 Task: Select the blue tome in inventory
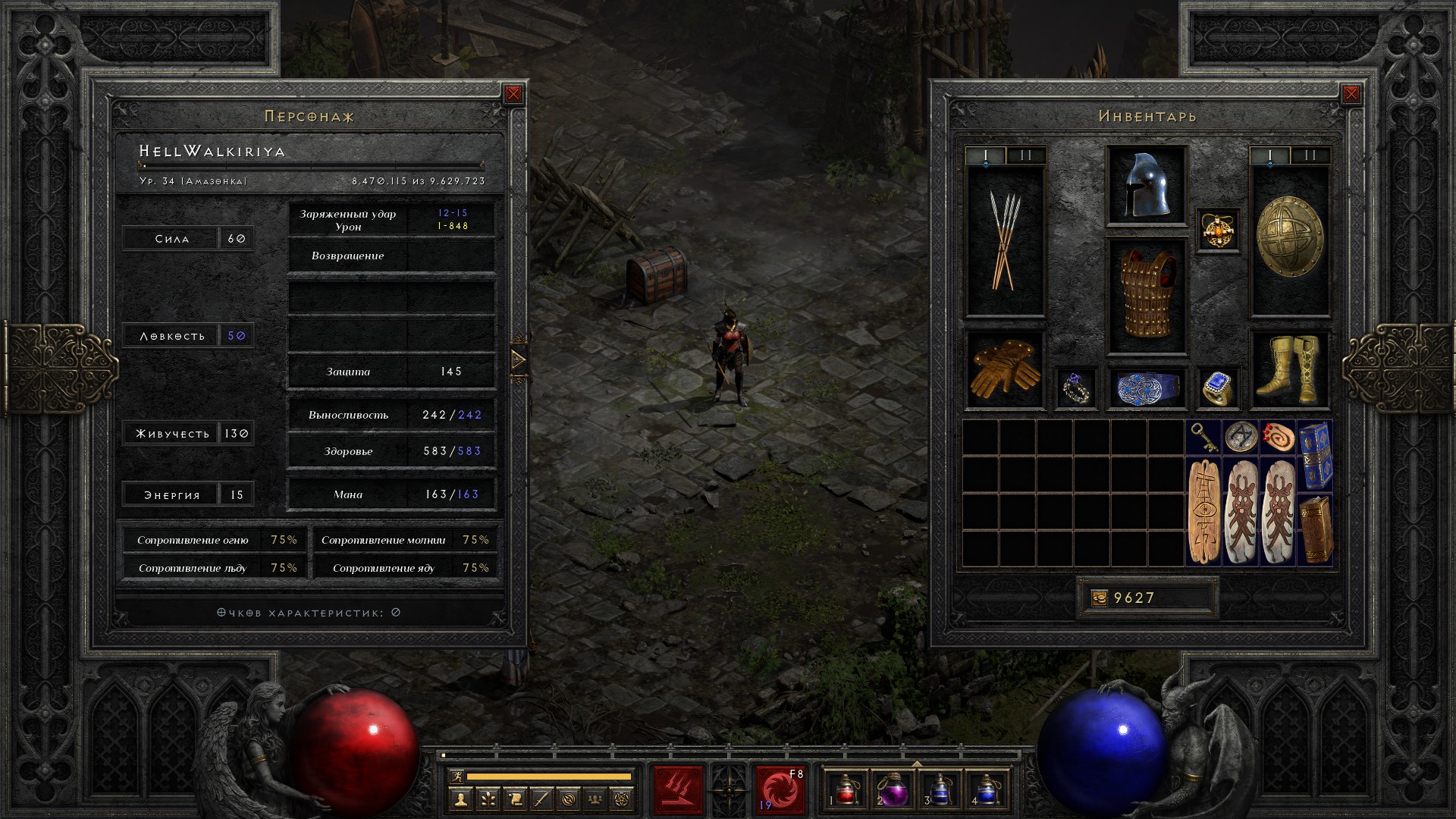pos(1314,455)
